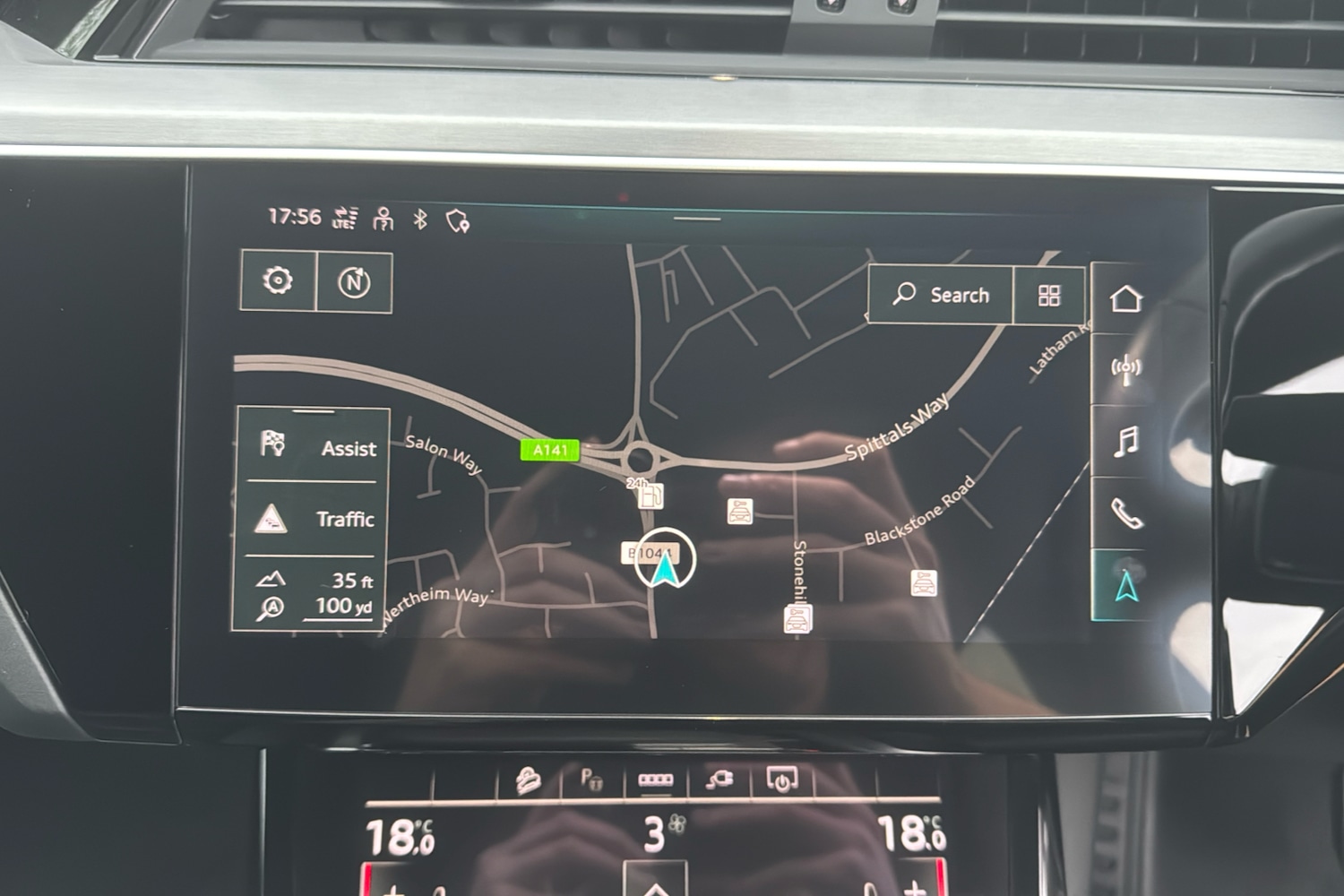Toggle the display power icon in the climate bar
This screenshot has width=1344, height=896.
click(781, 779)
